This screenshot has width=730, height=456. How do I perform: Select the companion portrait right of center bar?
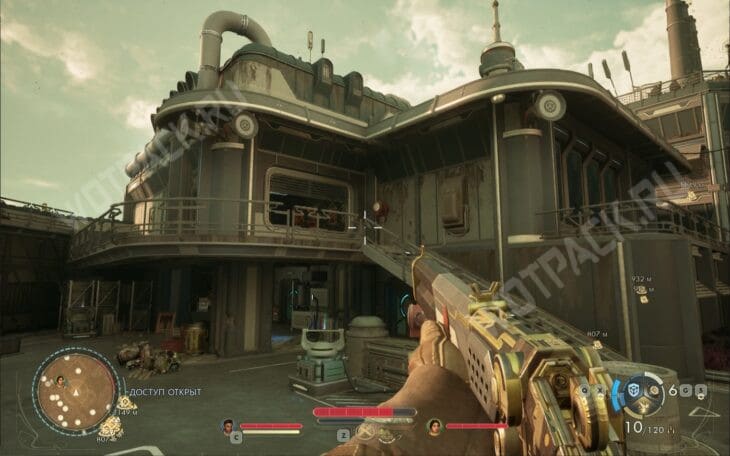434,425
